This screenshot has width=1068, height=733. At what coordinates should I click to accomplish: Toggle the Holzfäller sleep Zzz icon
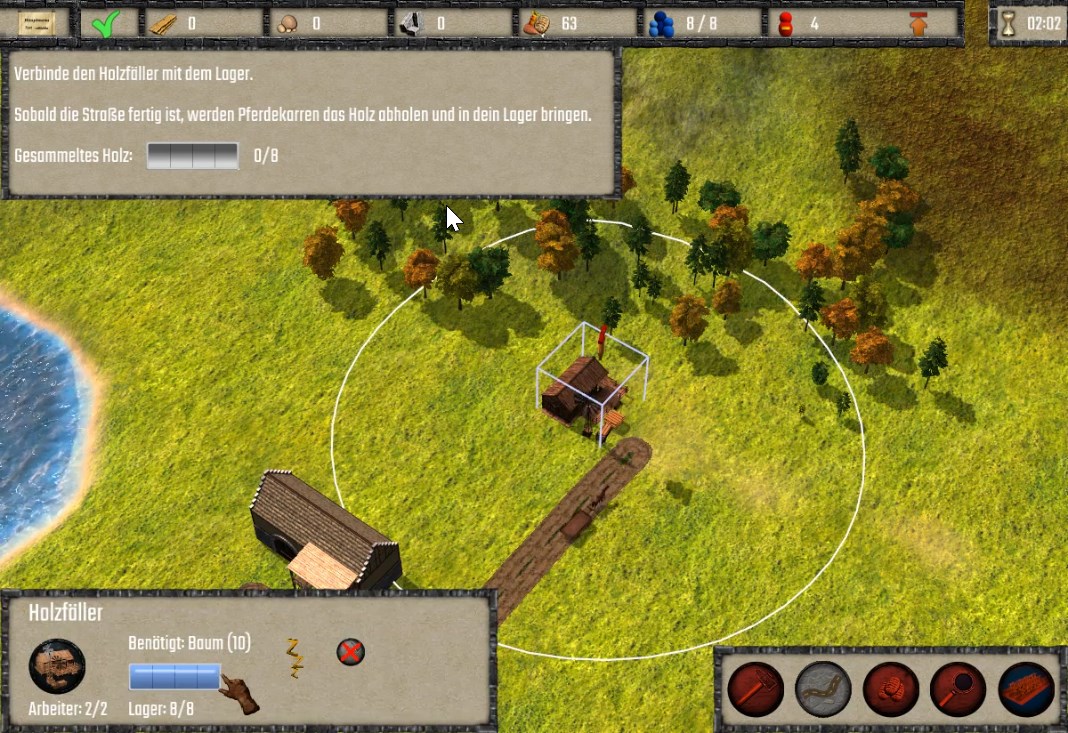click(x=294, y=658)
